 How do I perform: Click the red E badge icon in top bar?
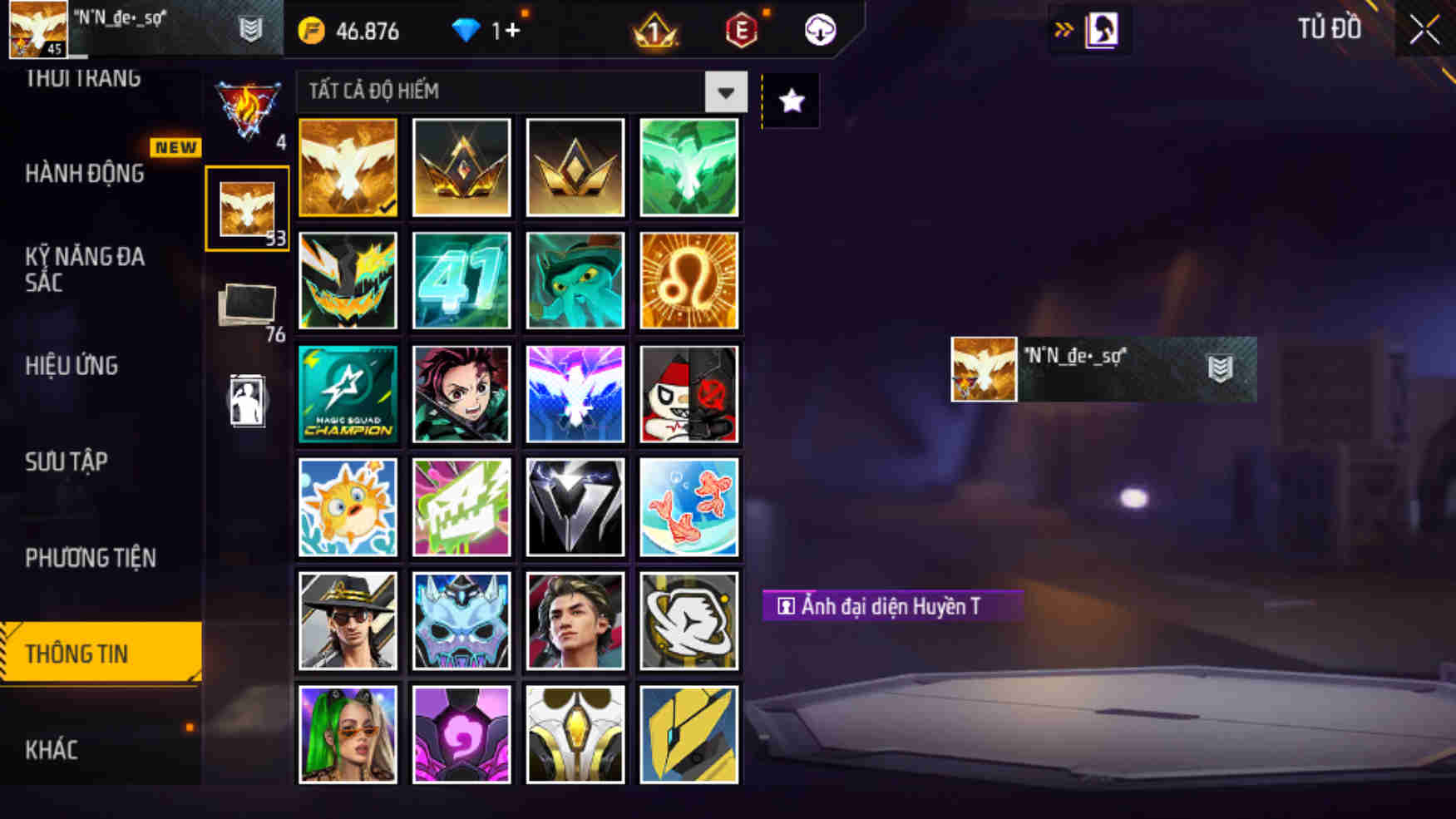coord(740,31)
